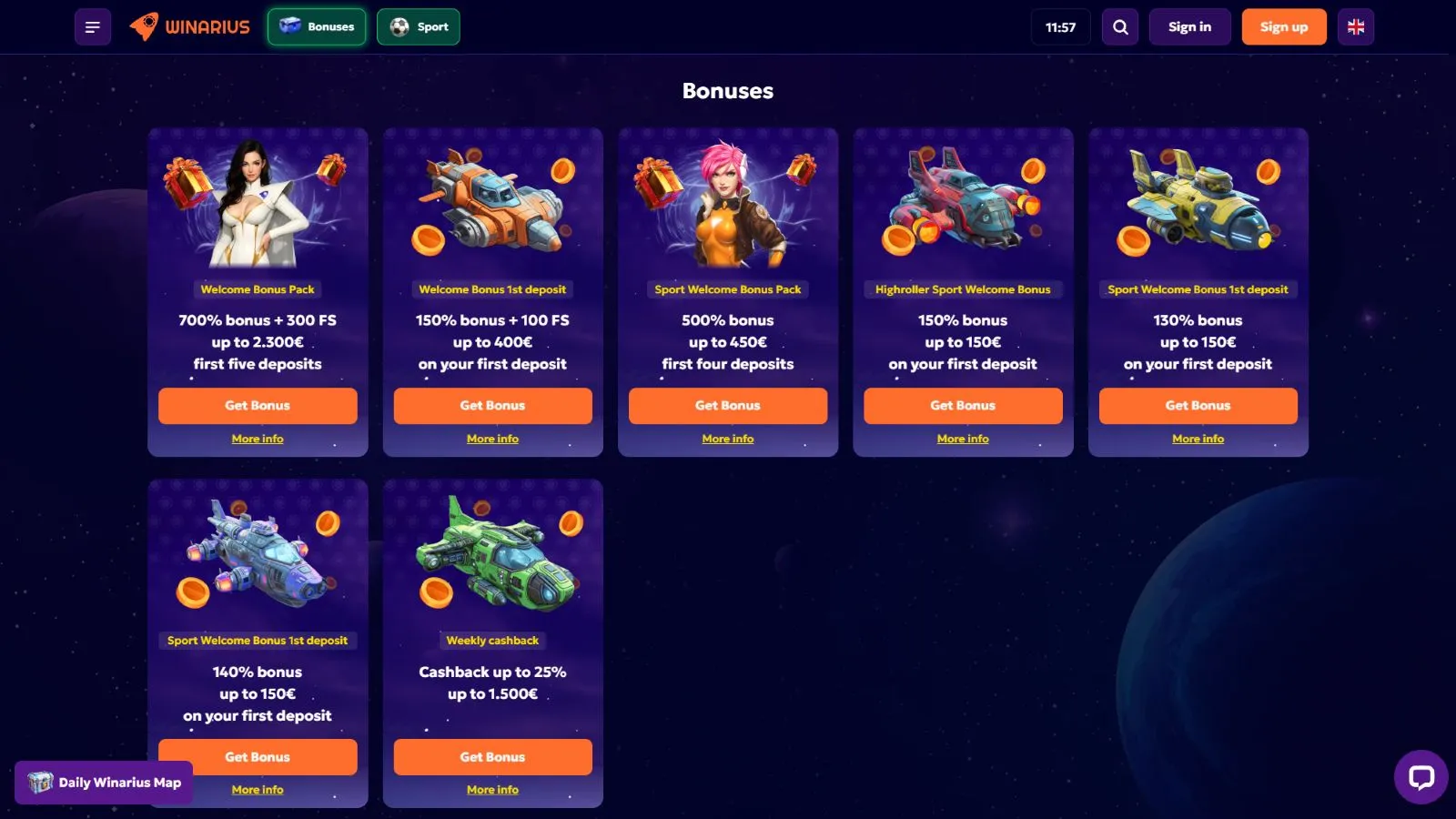The image size is (1456, 819).
Task: Open the Sport section
Action: coord(419,27)
